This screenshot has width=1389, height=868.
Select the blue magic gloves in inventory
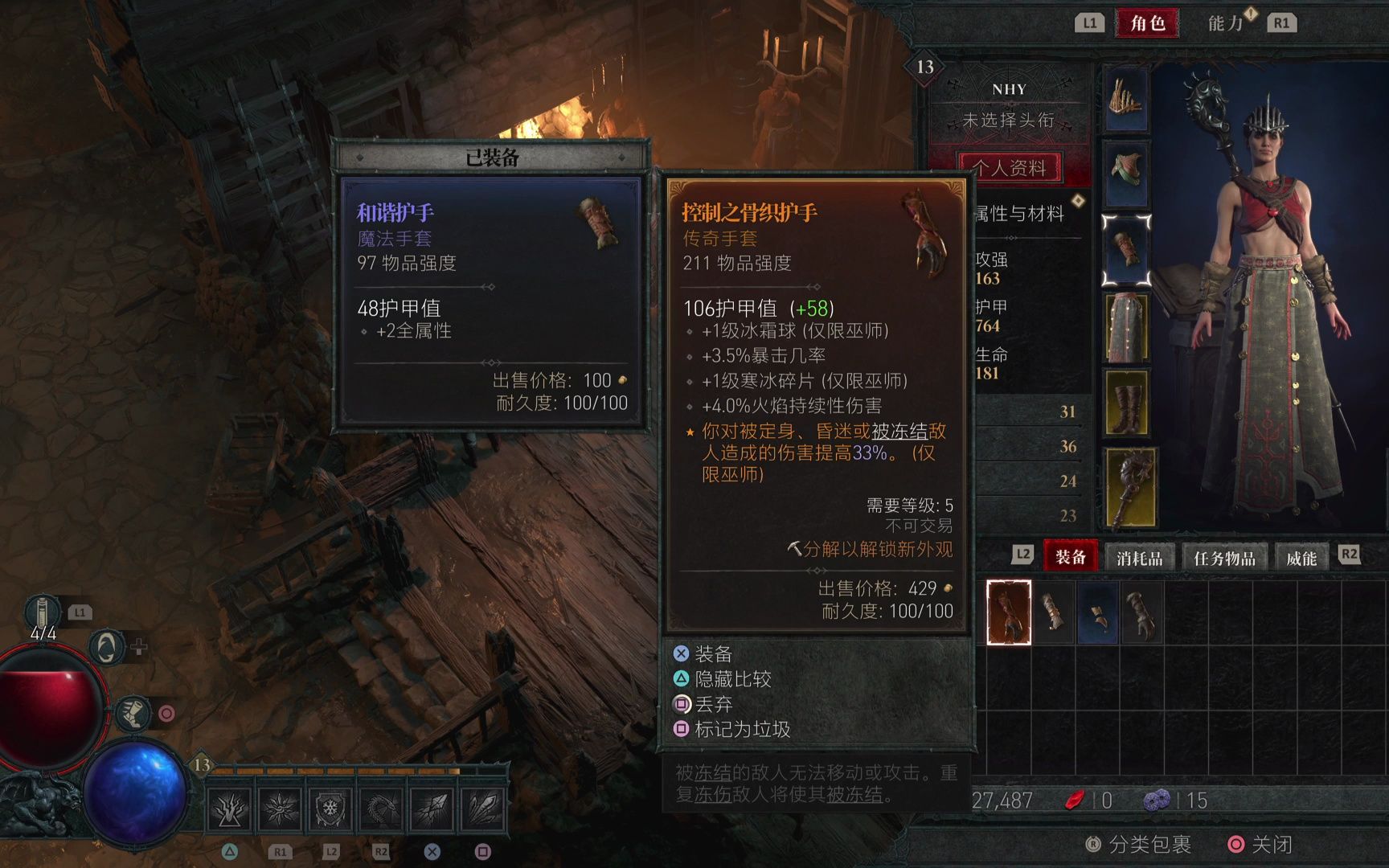pyautogui.click(x=1096, y=613)
